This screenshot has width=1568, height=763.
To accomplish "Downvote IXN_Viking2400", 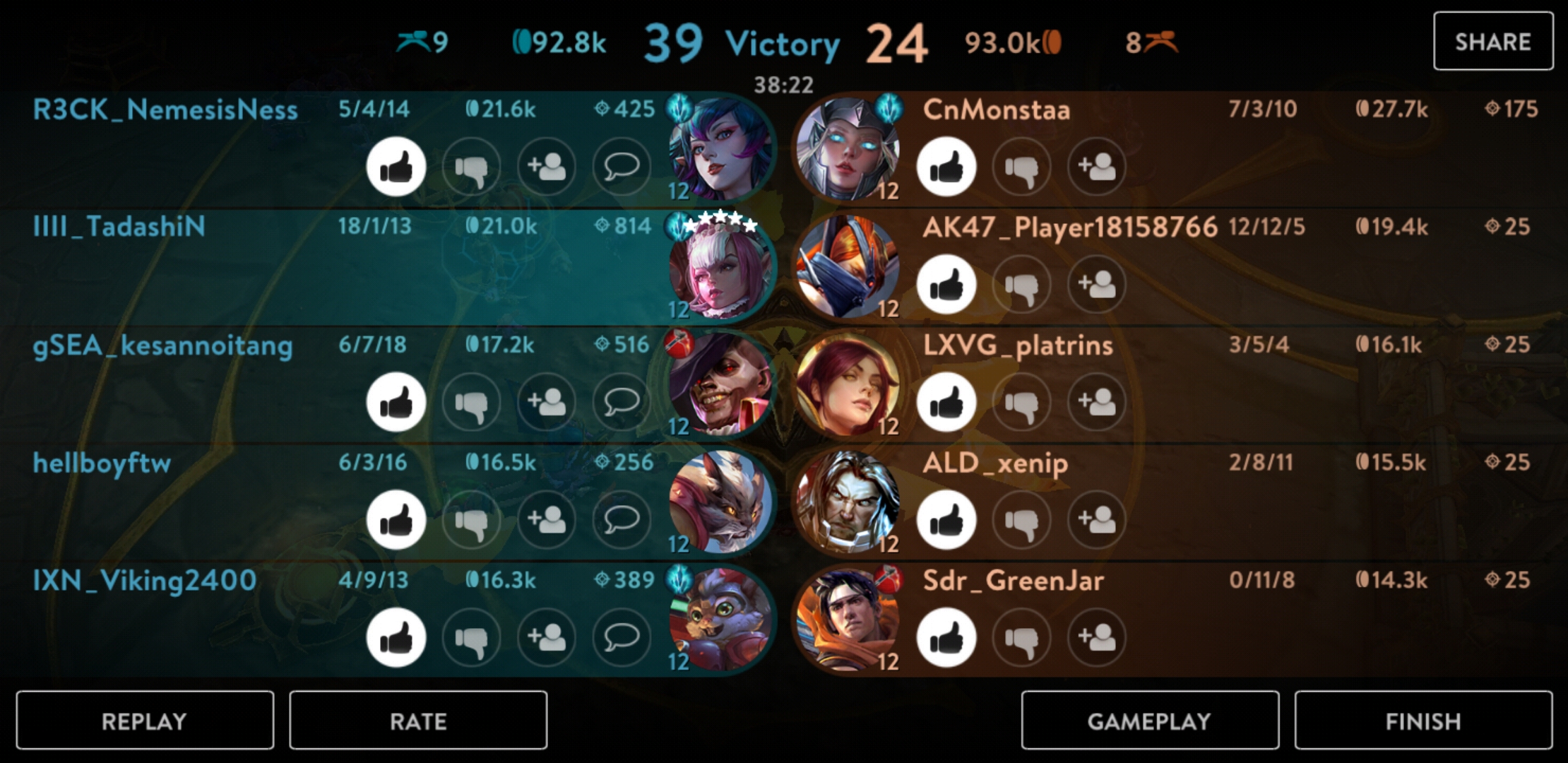I will (471, 637).
